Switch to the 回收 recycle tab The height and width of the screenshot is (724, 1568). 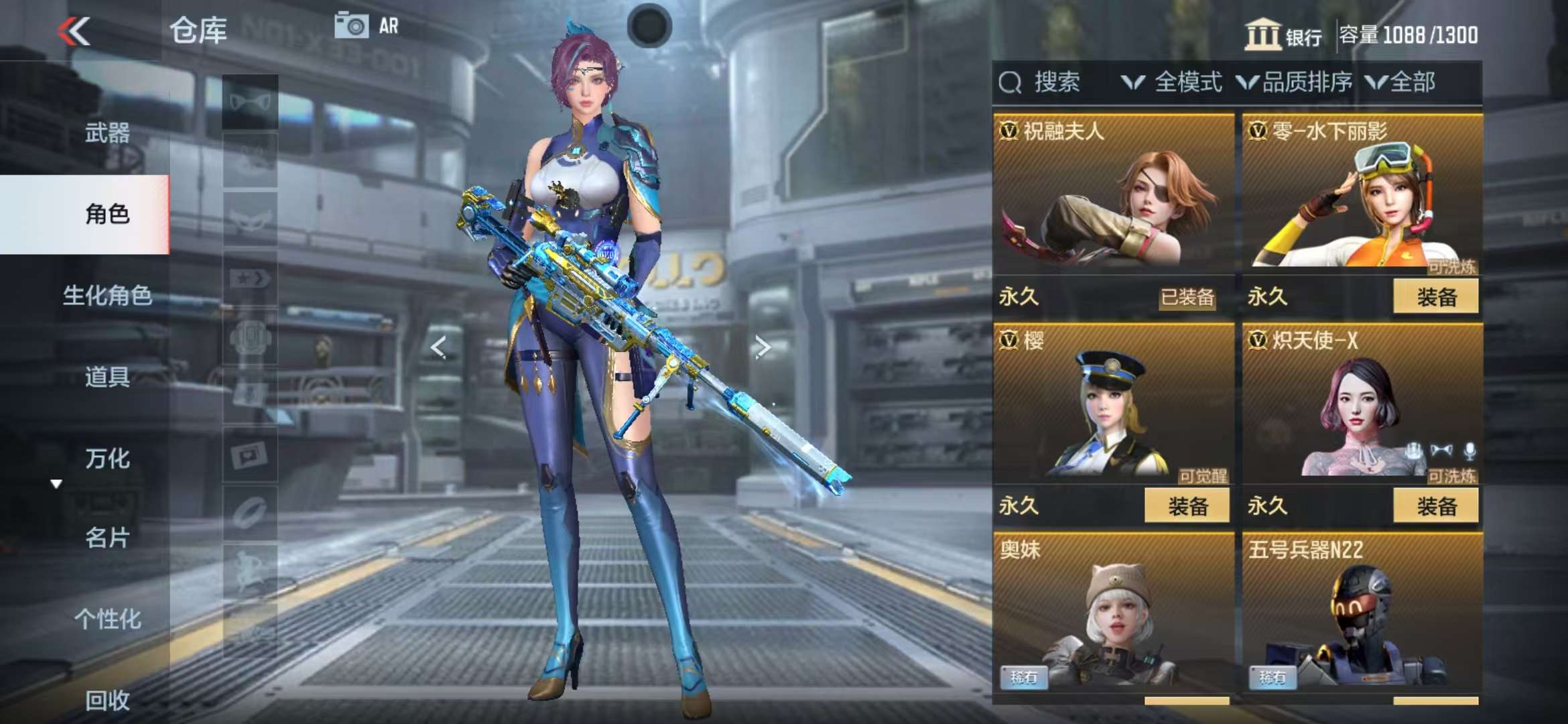tap(107, 700)
